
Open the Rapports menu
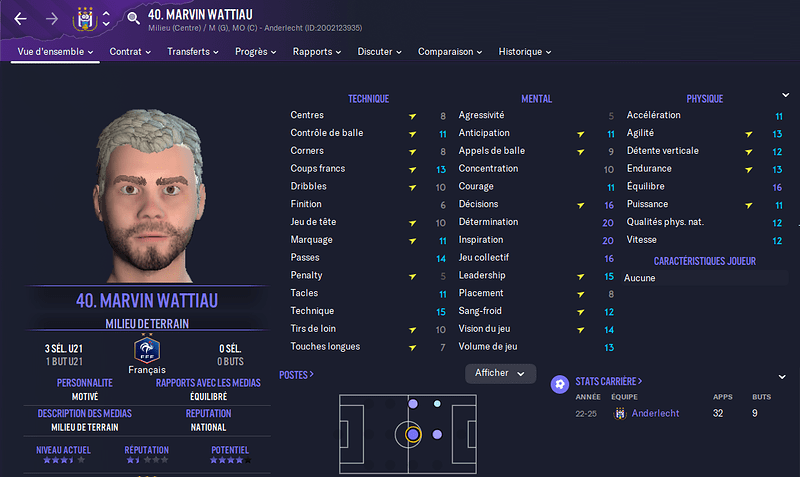[317, 52]
